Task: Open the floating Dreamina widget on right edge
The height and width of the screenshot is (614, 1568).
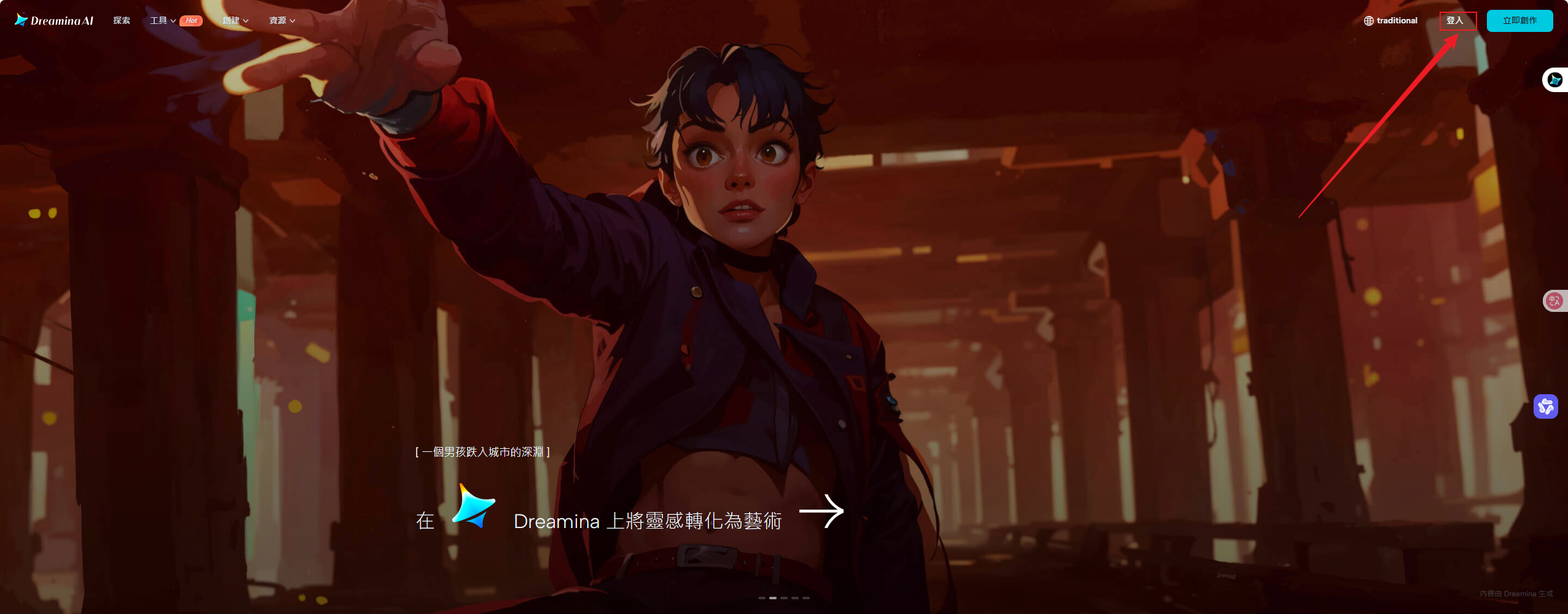Action: click(1556, 80)
